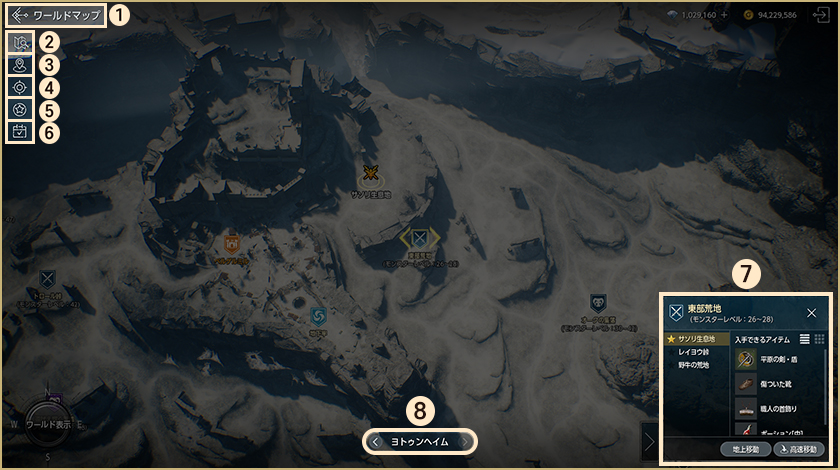Click the 地上移動 button
The height and width of the screenshot is (470, 840).
pos(744,449)
